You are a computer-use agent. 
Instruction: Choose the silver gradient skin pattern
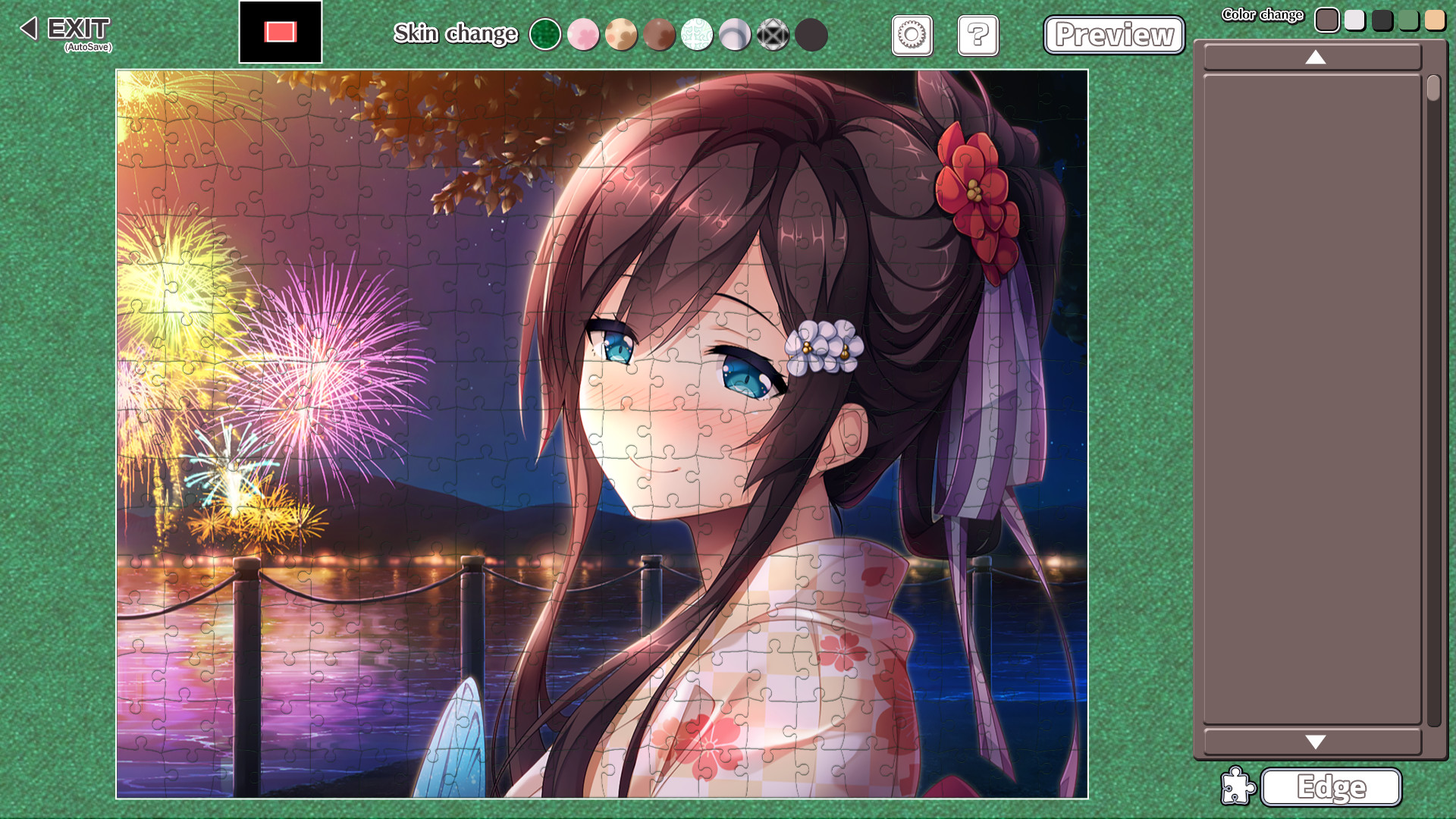click(735, 35)
